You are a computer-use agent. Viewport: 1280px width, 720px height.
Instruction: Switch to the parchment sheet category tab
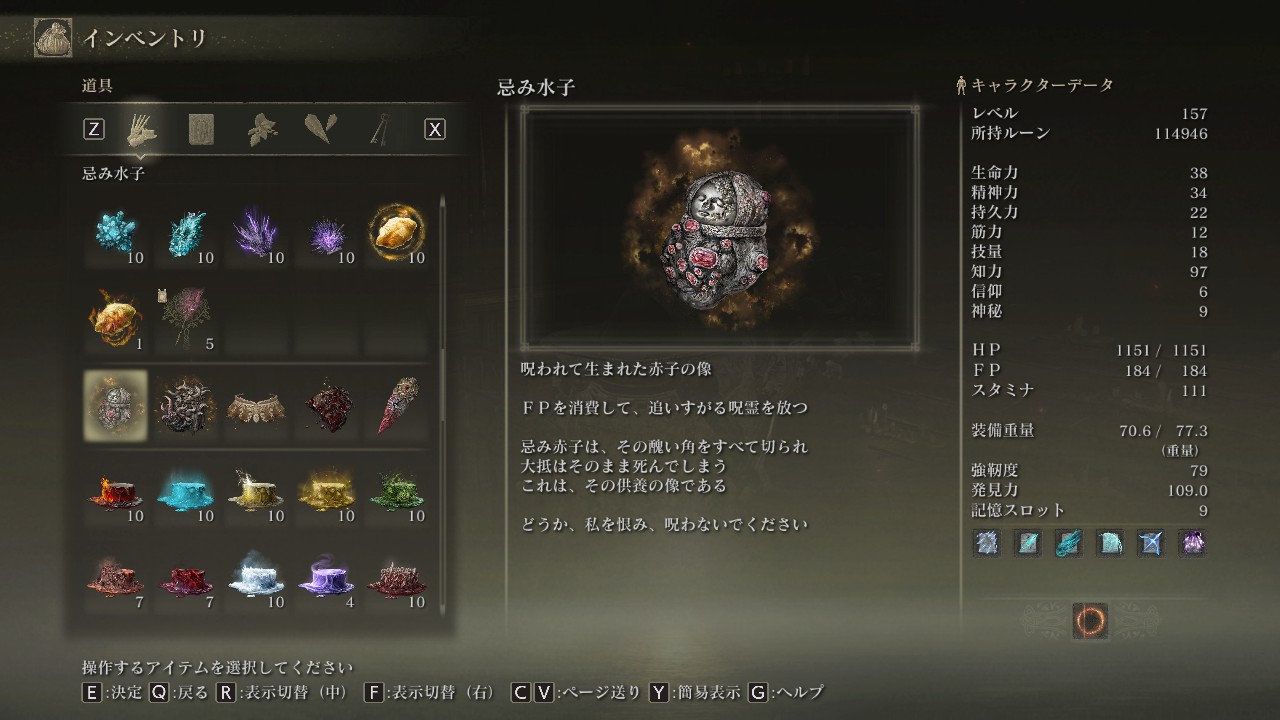point(201,130)
